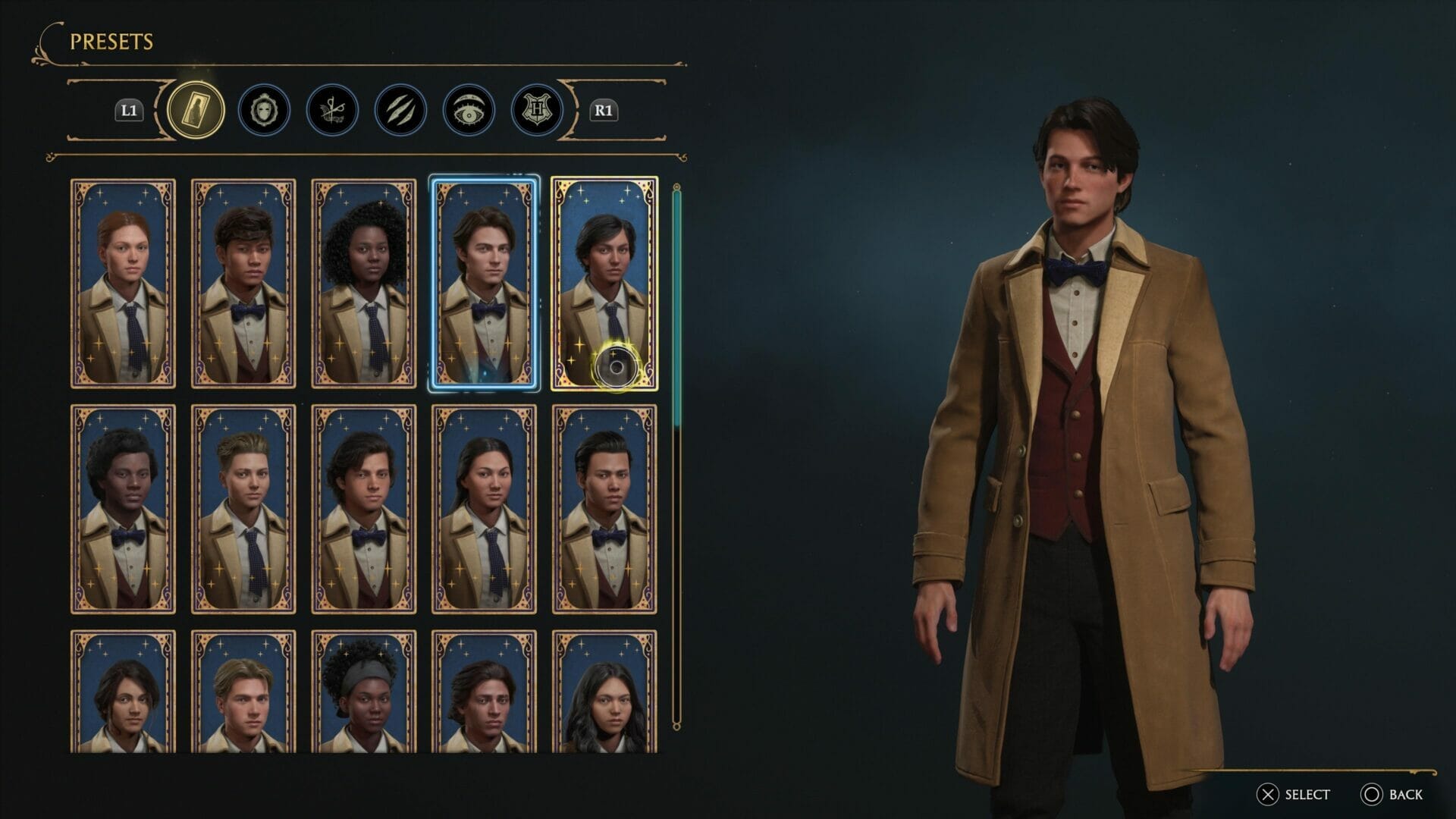Choose the short afro preset with bow tie

tap(123, 509)
